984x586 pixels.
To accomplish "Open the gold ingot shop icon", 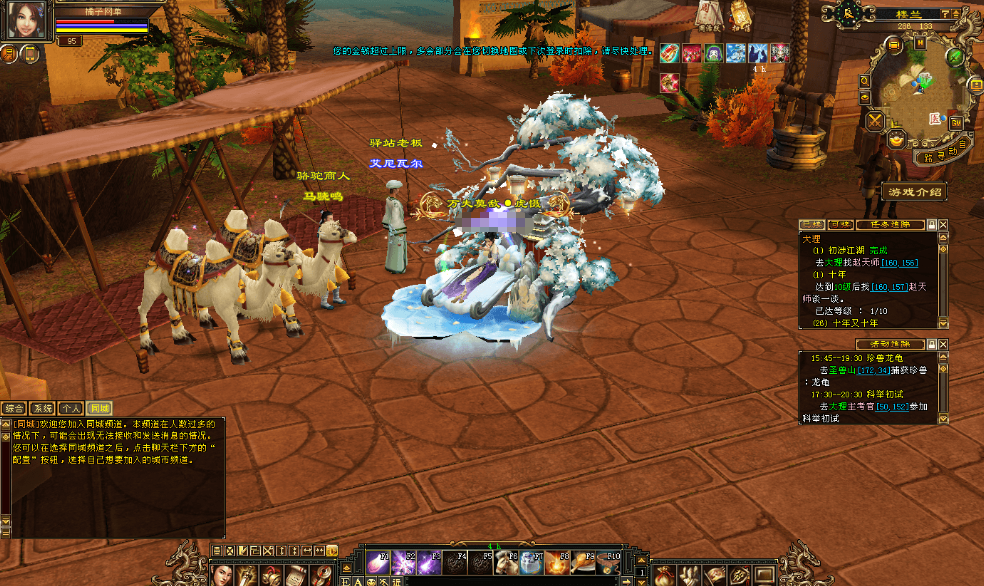I will [897, 140].
